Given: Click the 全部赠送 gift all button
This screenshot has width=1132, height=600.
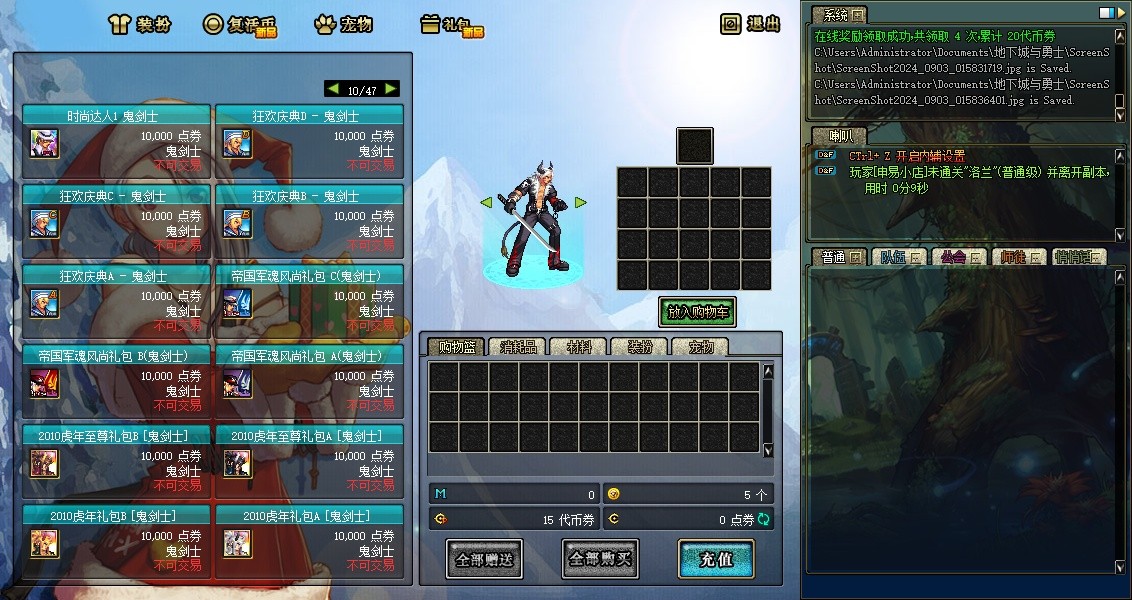Looking at the screenshot, I should coord(484,560).
